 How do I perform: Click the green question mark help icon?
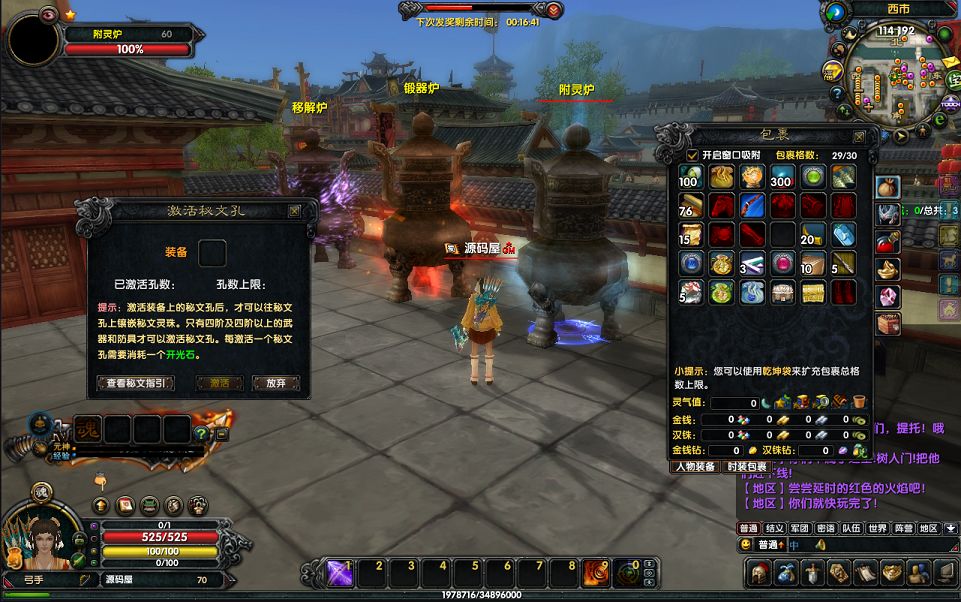pos(201,433)
